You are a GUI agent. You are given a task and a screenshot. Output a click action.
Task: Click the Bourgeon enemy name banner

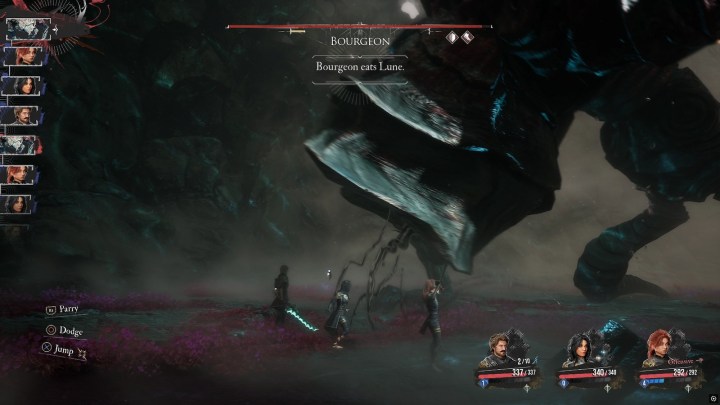tap(362, 41)
